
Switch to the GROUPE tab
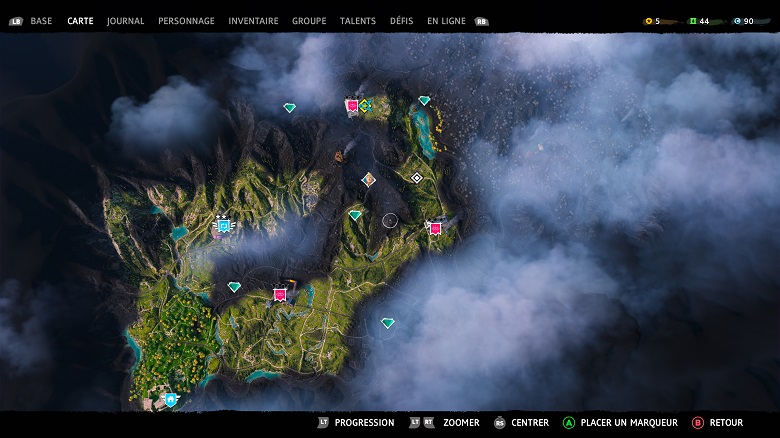(309, 21)
